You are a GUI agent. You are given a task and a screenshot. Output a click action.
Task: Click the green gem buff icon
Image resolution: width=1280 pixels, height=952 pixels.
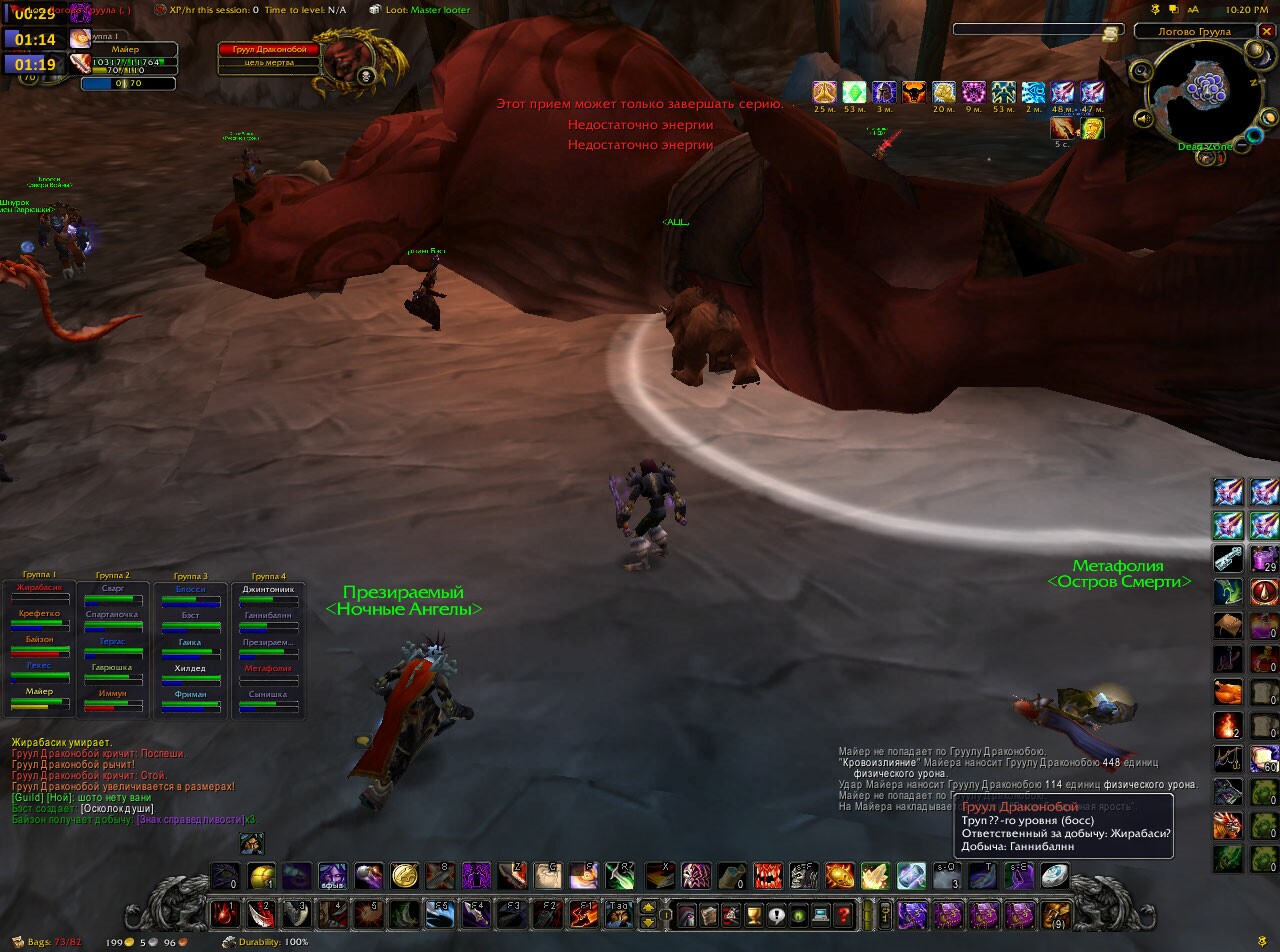(x=854, y=94)
